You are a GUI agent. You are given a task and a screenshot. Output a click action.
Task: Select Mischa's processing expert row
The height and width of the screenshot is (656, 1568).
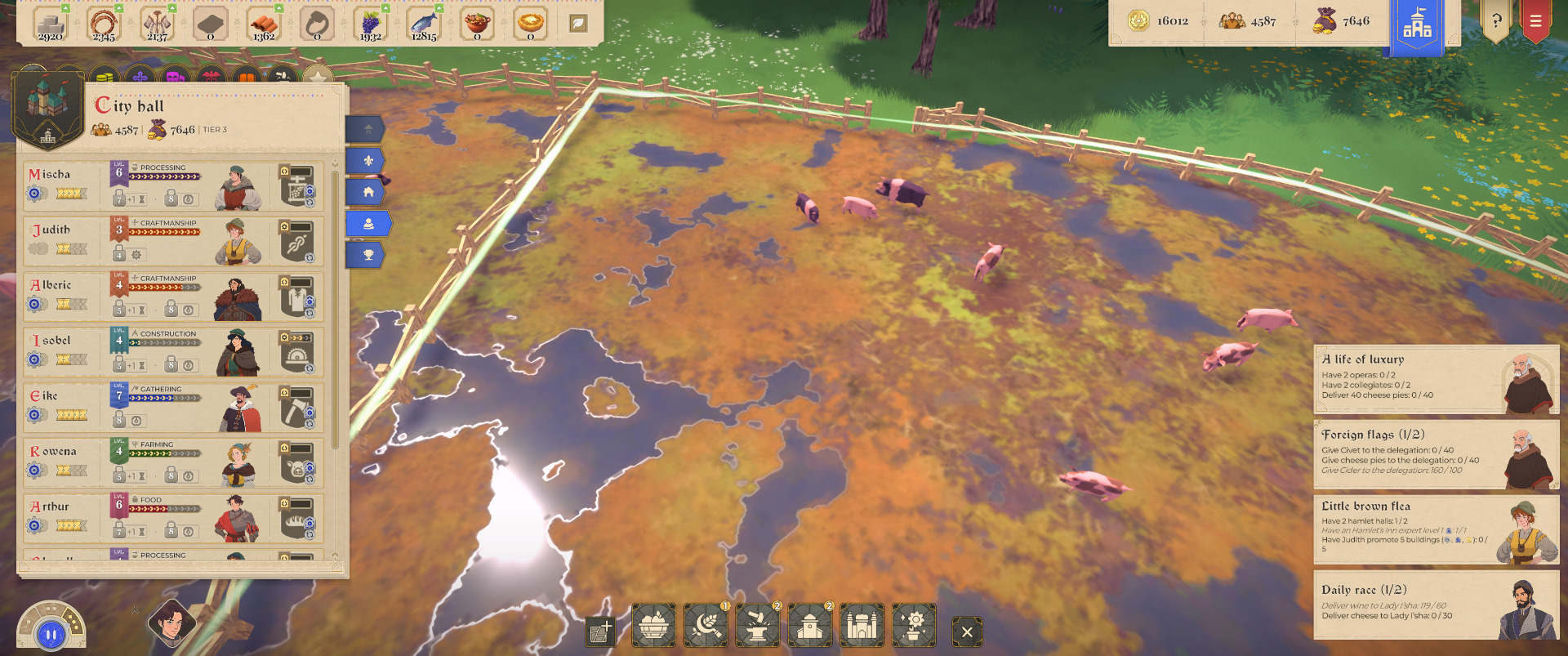[173, 186]
